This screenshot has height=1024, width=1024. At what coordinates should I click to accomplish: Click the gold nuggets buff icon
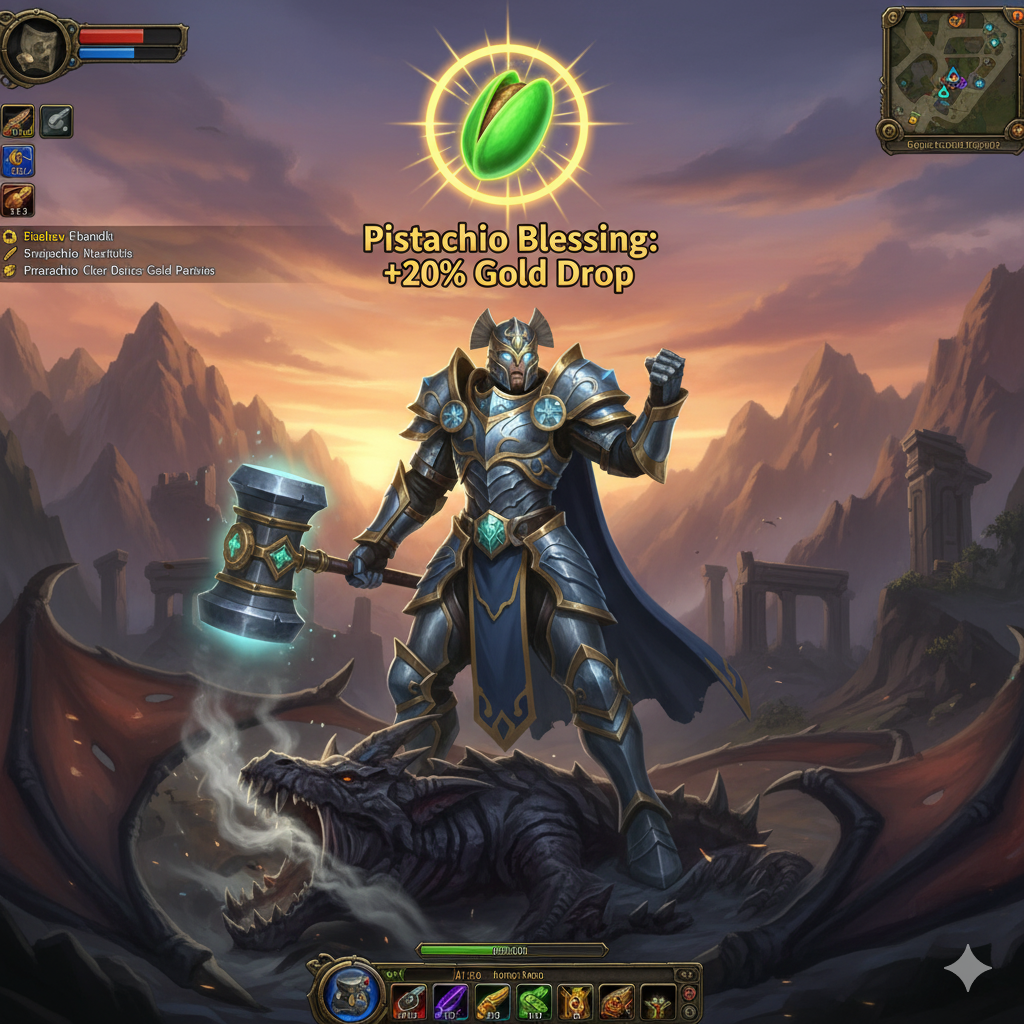(18, 199)
